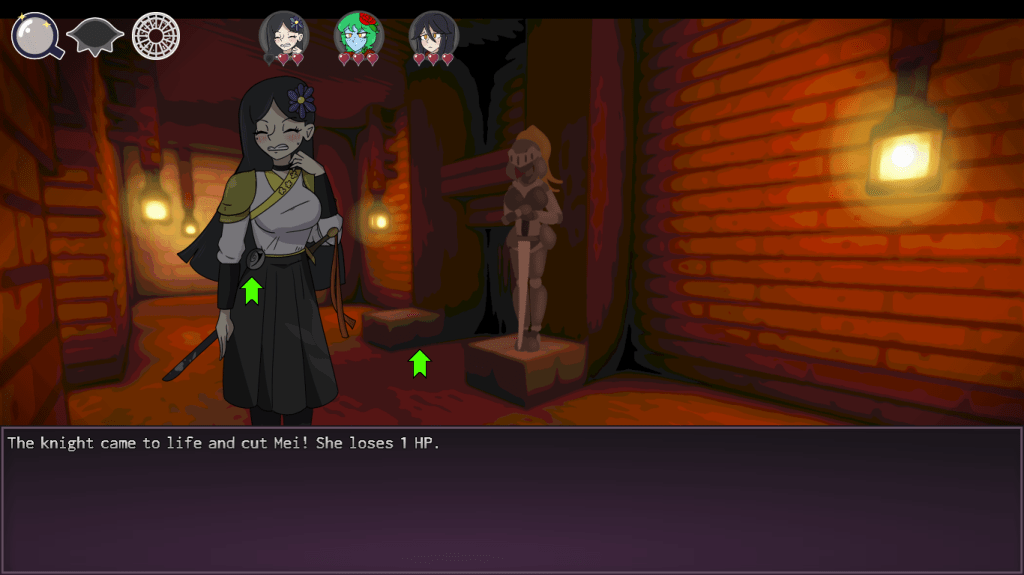Pick the dark-haired, orange-eyed character portrait
The image size is (1024, 575).
click(x=433, y=35)
